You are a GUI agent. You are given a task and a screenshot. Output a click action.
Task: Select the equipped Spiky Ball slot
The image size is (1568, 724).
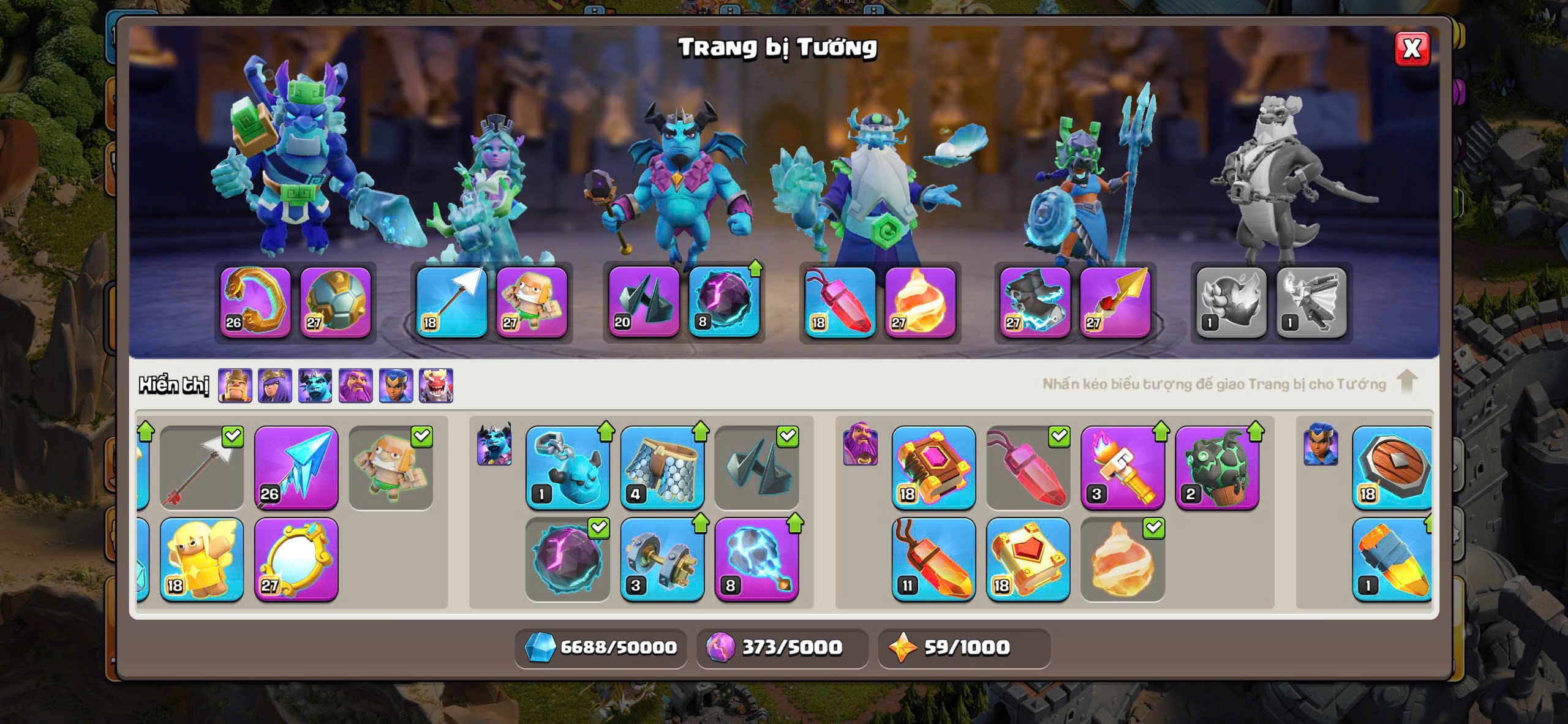tap(336, 302)
